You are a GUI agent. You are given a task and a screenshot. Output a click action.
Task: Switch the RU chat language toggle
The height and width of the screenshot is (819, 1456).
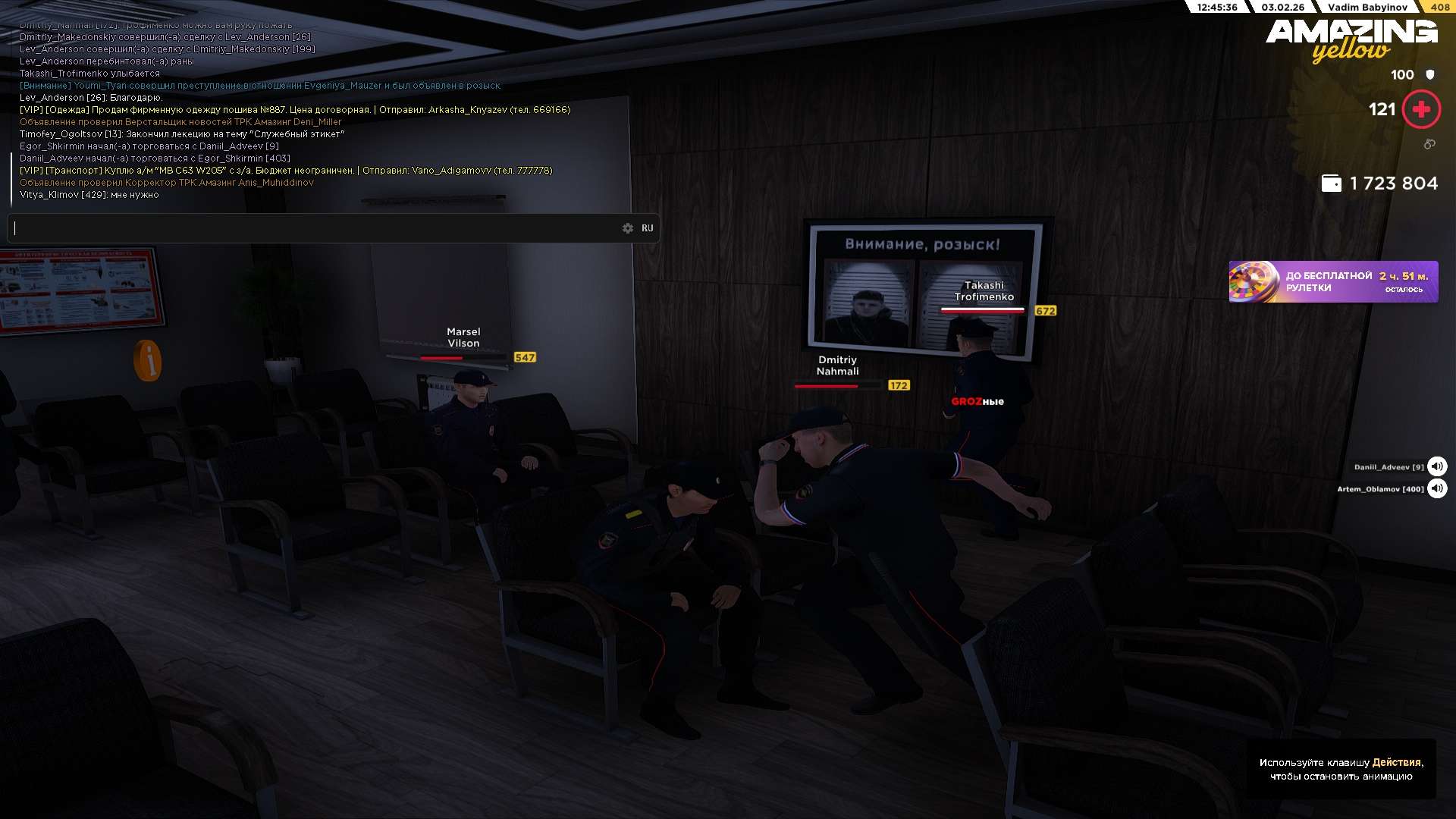click(647, 228)
